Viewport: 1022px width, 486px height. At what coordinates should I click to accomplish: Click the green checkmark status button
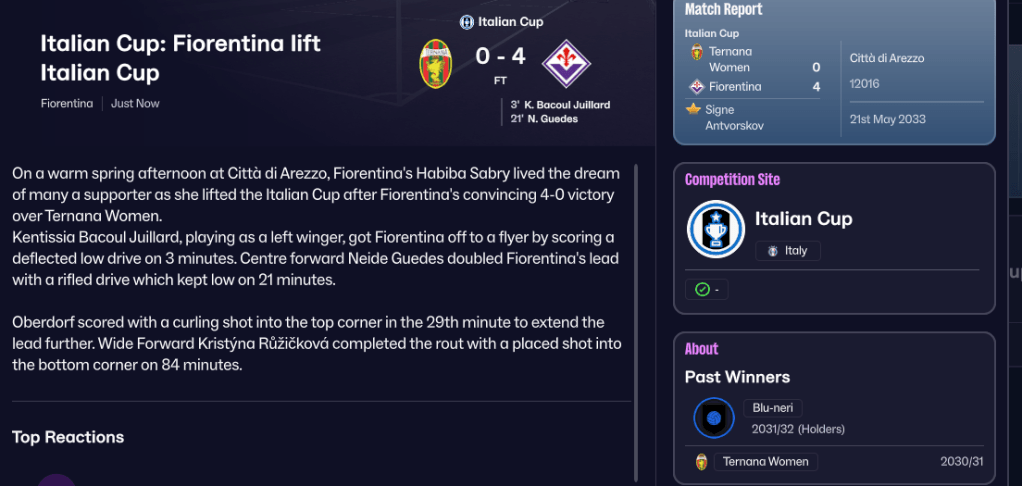tap(708, 289)
